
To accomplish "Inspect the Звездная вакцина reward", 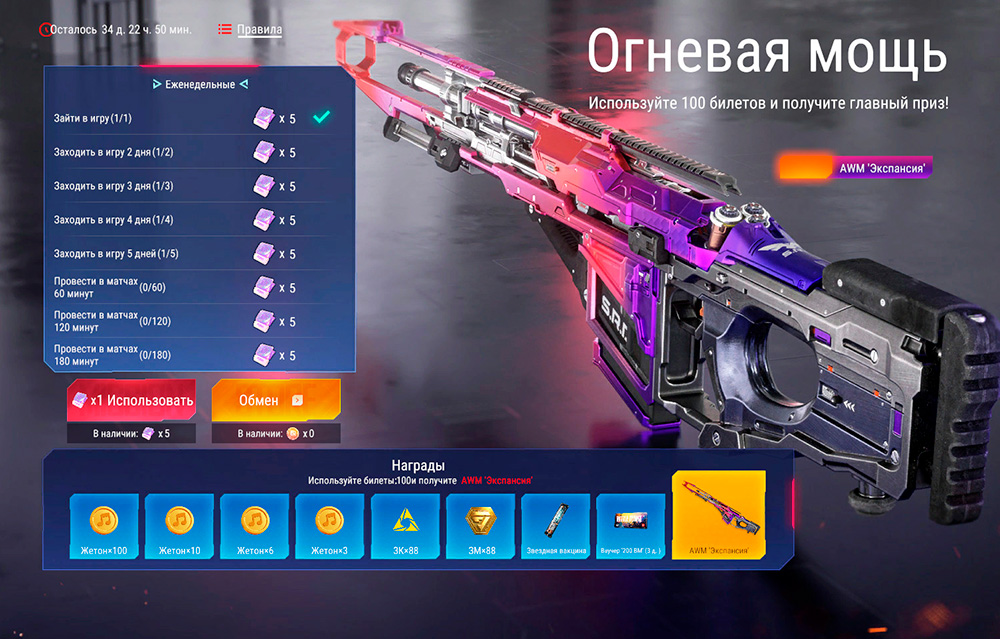I will coord(555,527).
